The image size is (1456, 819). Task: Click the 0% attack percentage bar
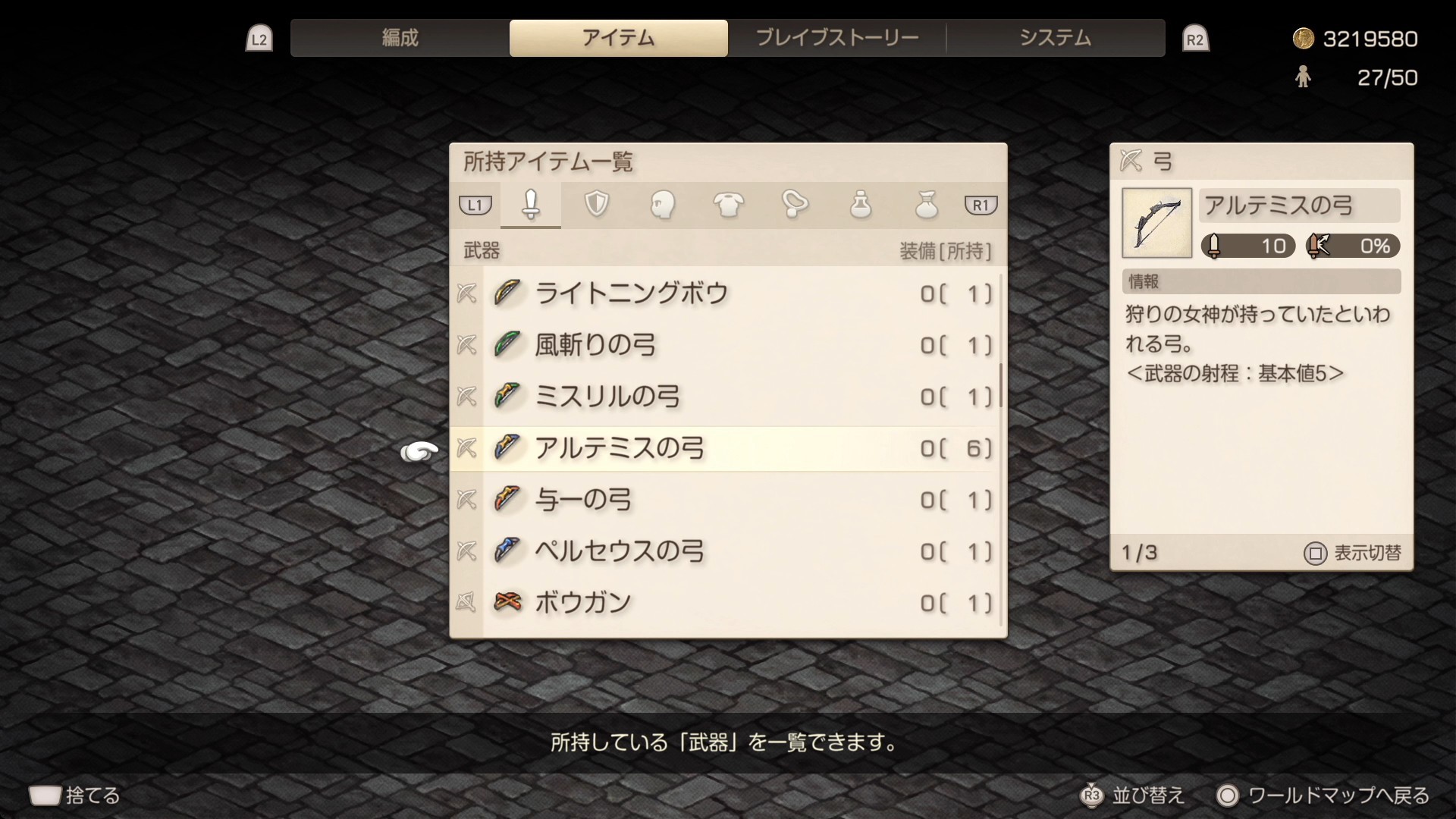click(x=1352, y=246)
